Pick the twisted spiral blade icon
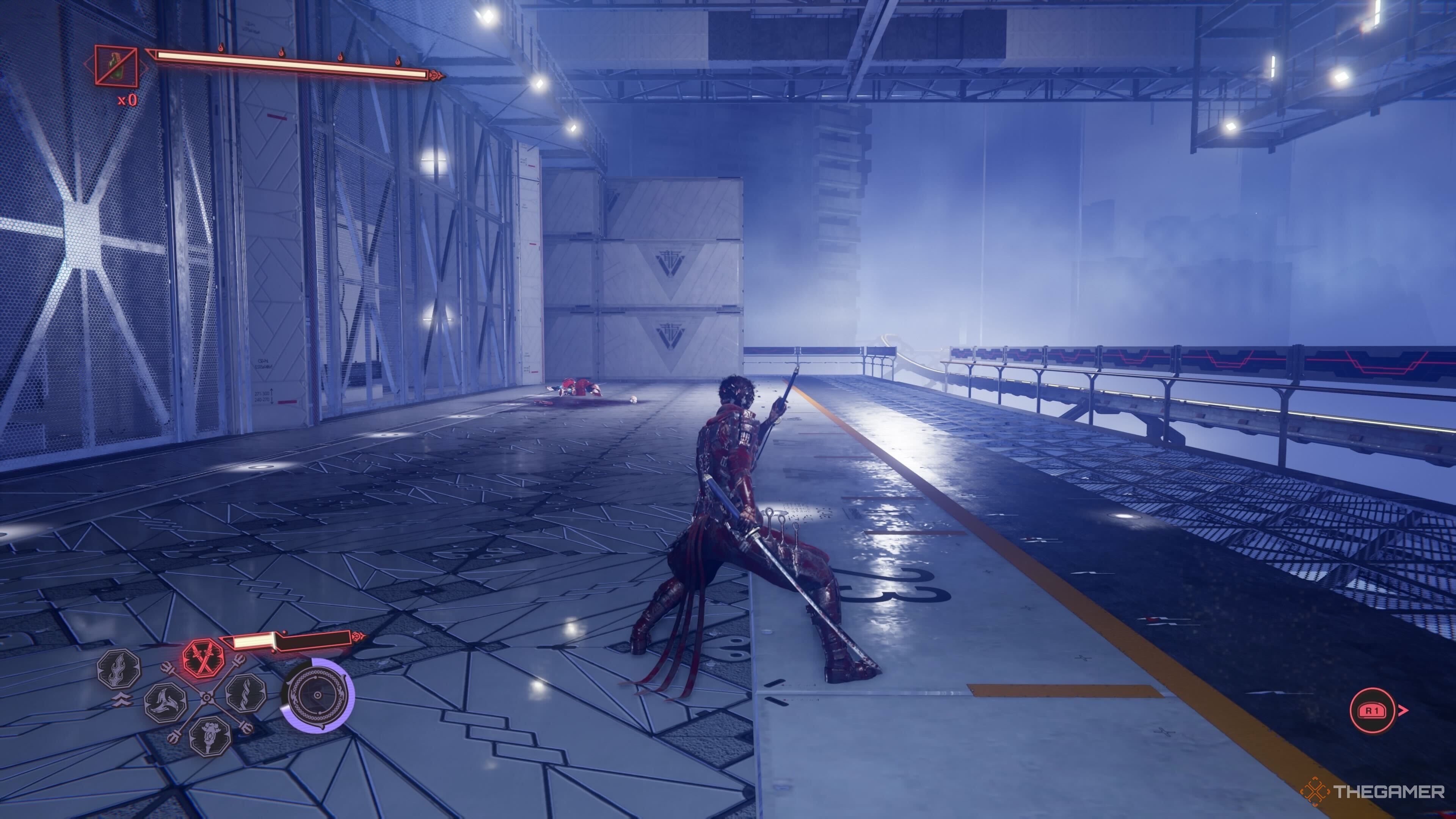The height and width of the screenshot is (819, 1456). pyautogui.click(x=246, y=693)
